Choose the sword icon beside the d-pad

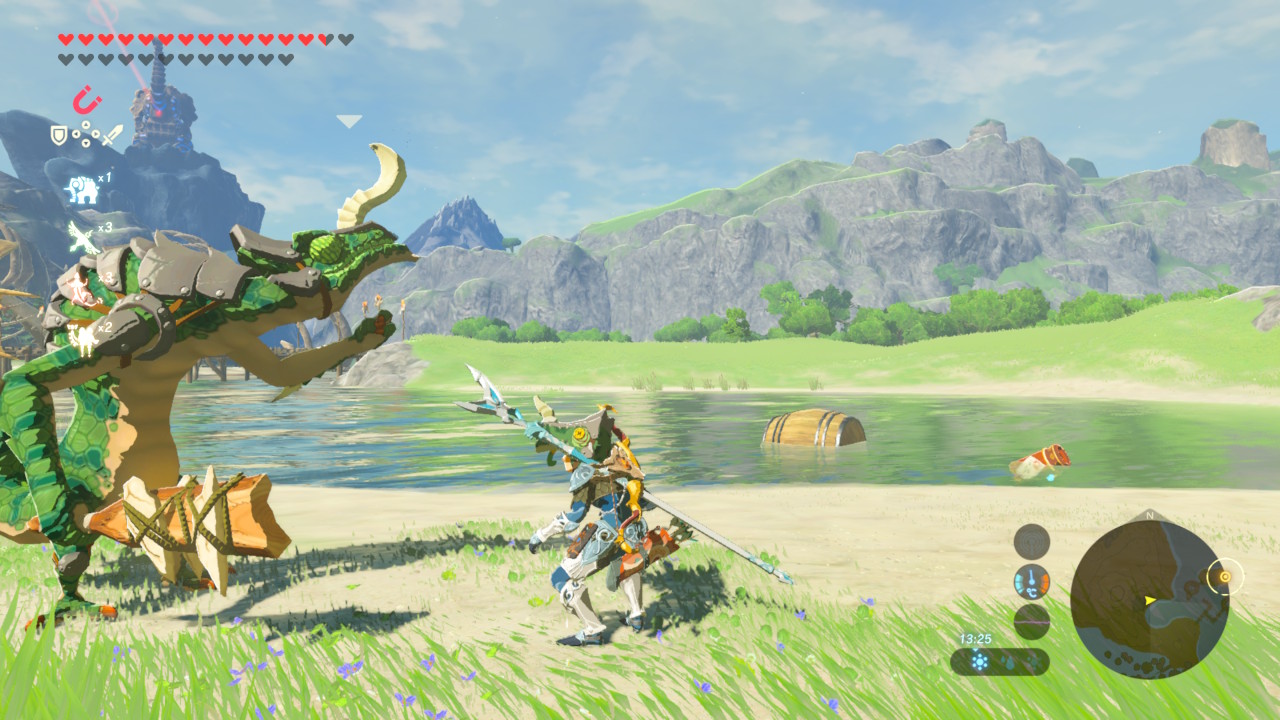pyautogui.click(x=112, y=134)
